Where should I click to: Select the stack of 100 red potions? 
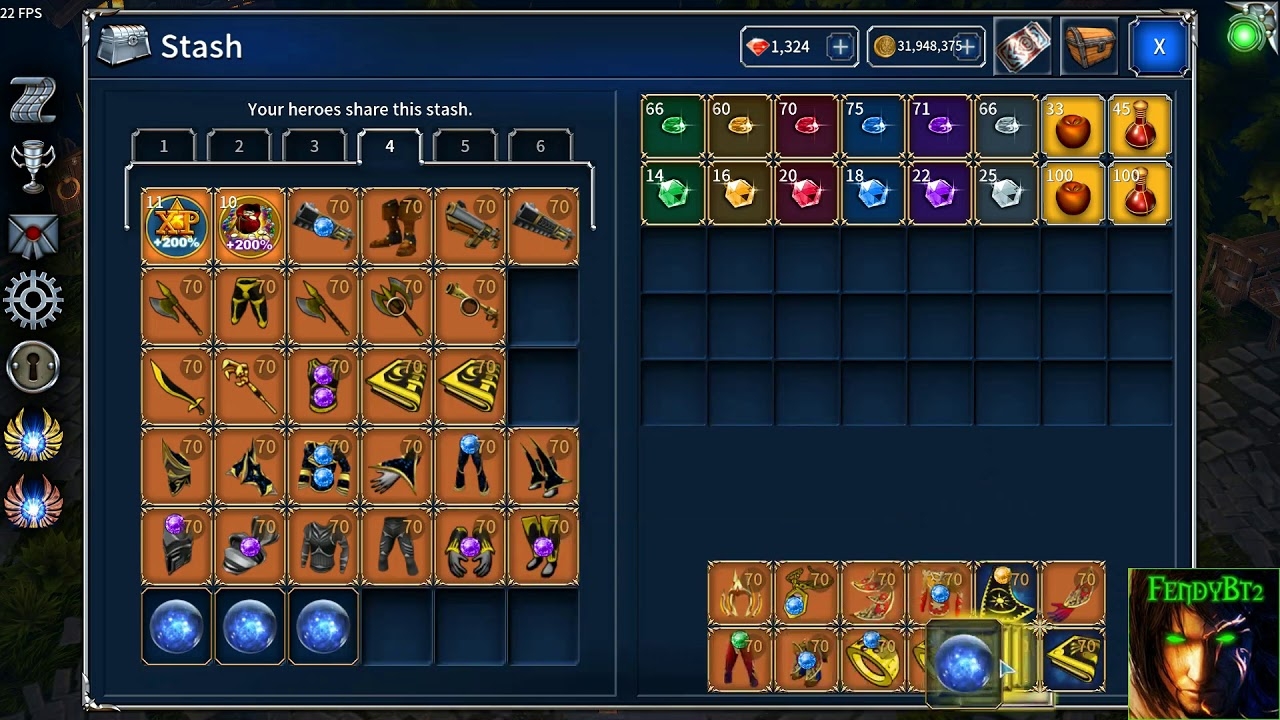coord(1140,192)
